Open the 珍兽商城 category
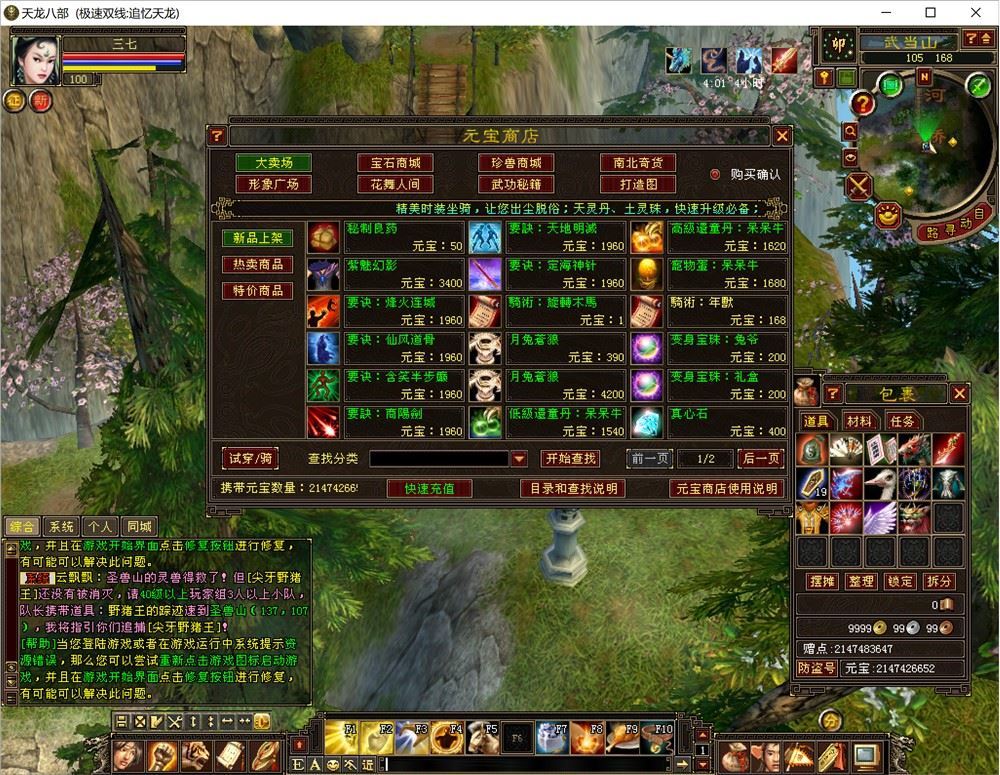Viewport: 1000px width, 775px height. click(x=516, y=163)
